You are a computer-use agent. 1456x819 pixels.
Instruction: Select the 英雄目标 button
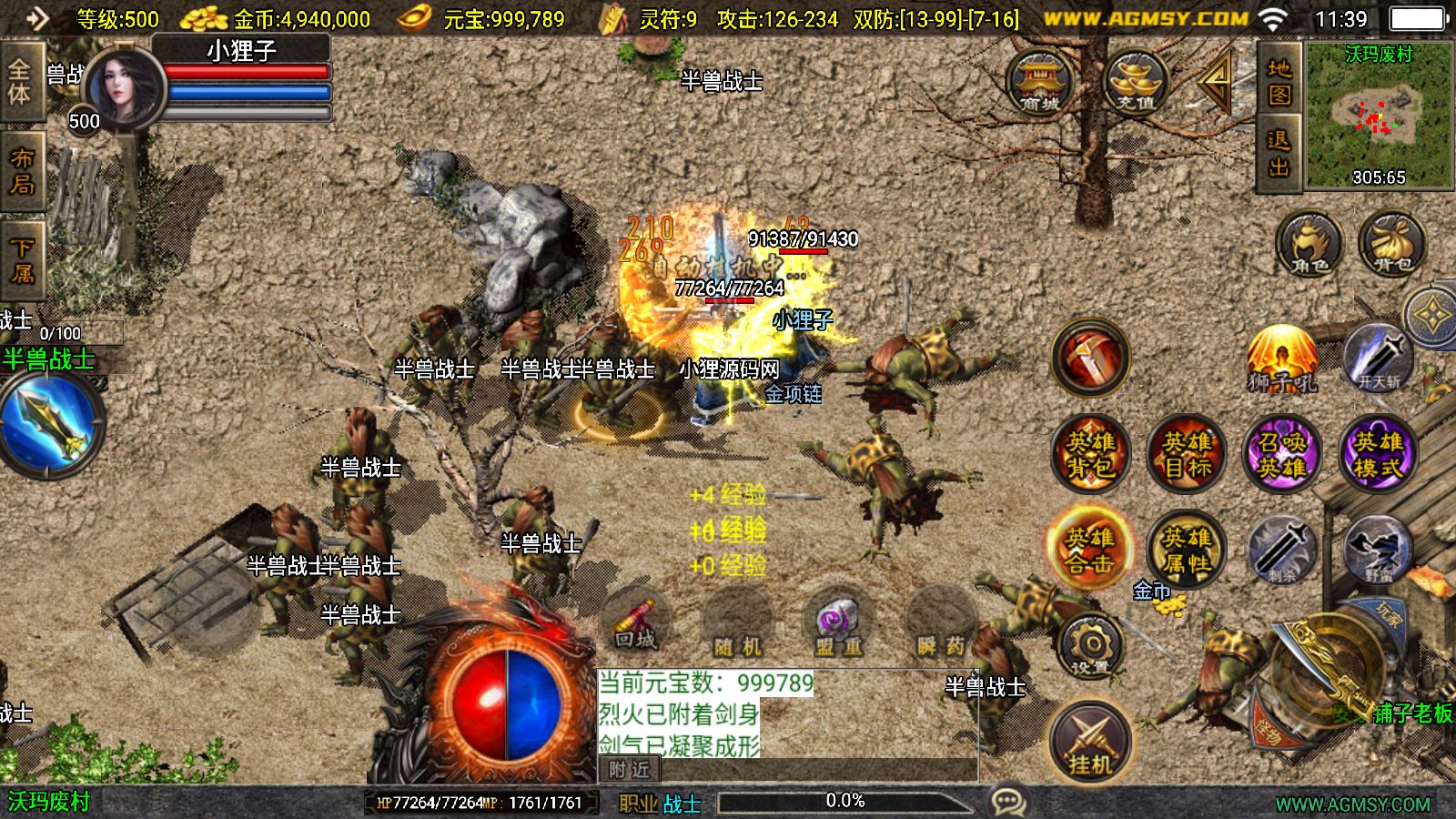[x=1187, y=454]
